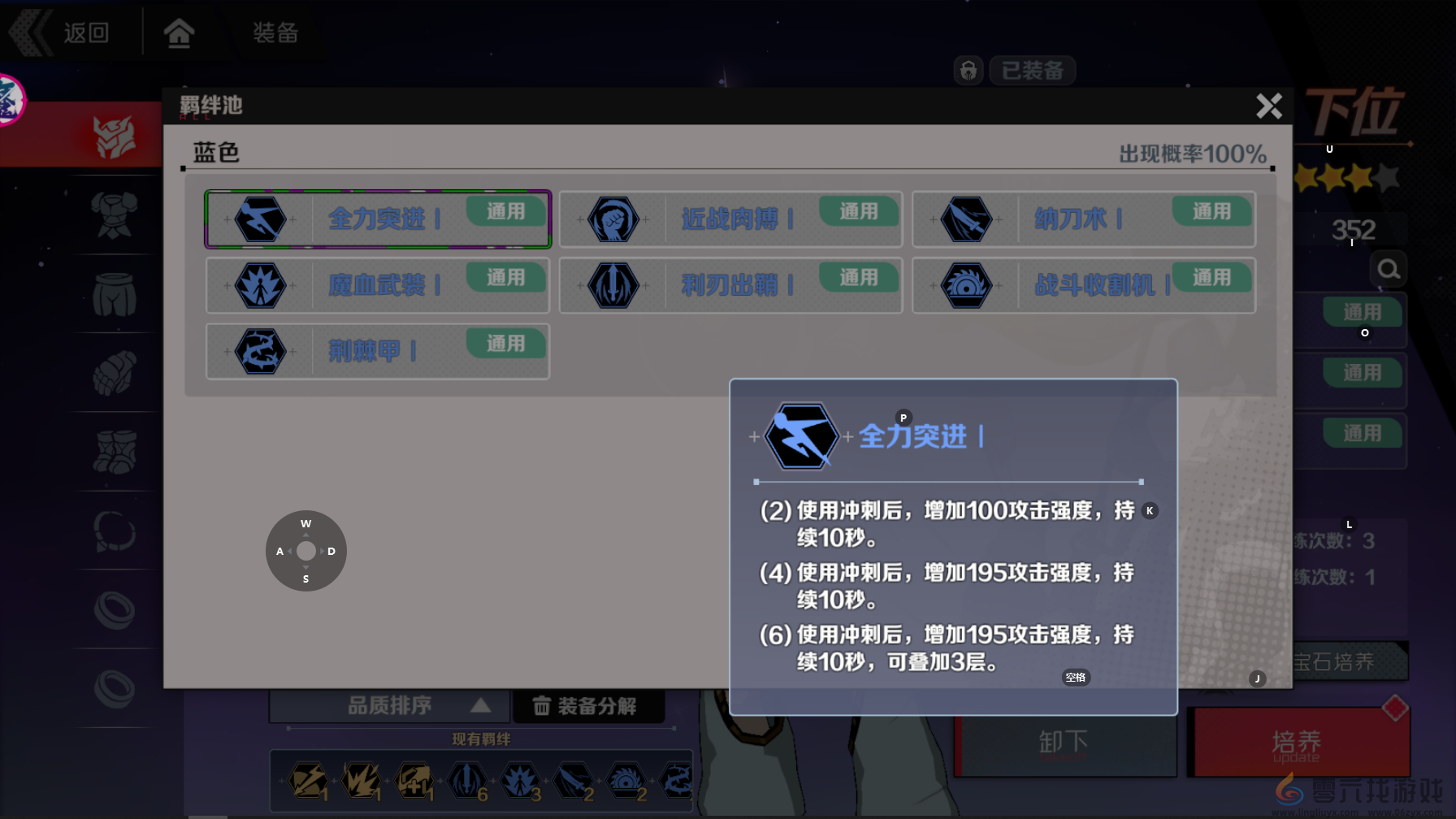The height and width of the screenshot is (819, 1456).
Task: Click the virtual movement joystick
Action: [x=305, y=551]
